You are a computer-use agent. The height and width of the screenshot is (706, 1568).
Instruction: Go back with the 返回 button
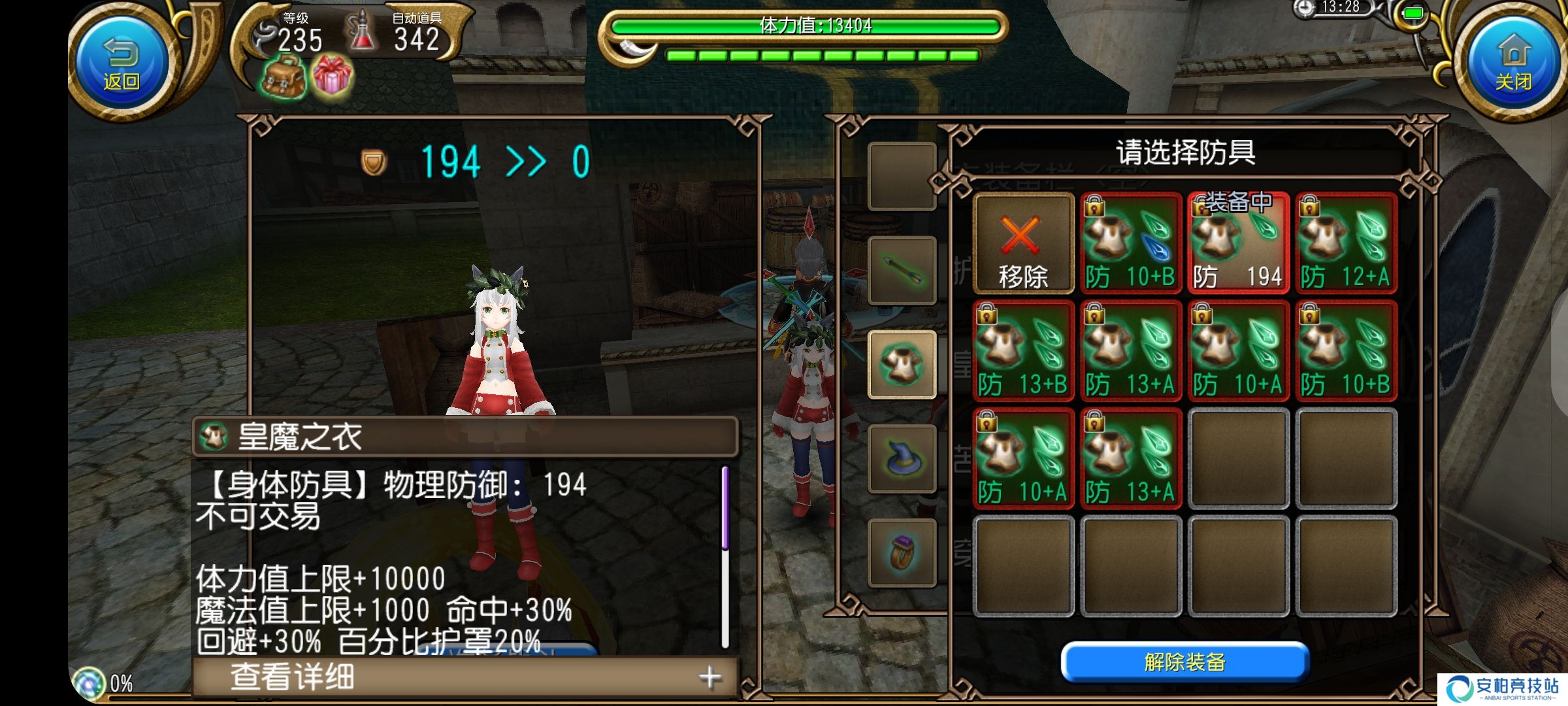122,62
